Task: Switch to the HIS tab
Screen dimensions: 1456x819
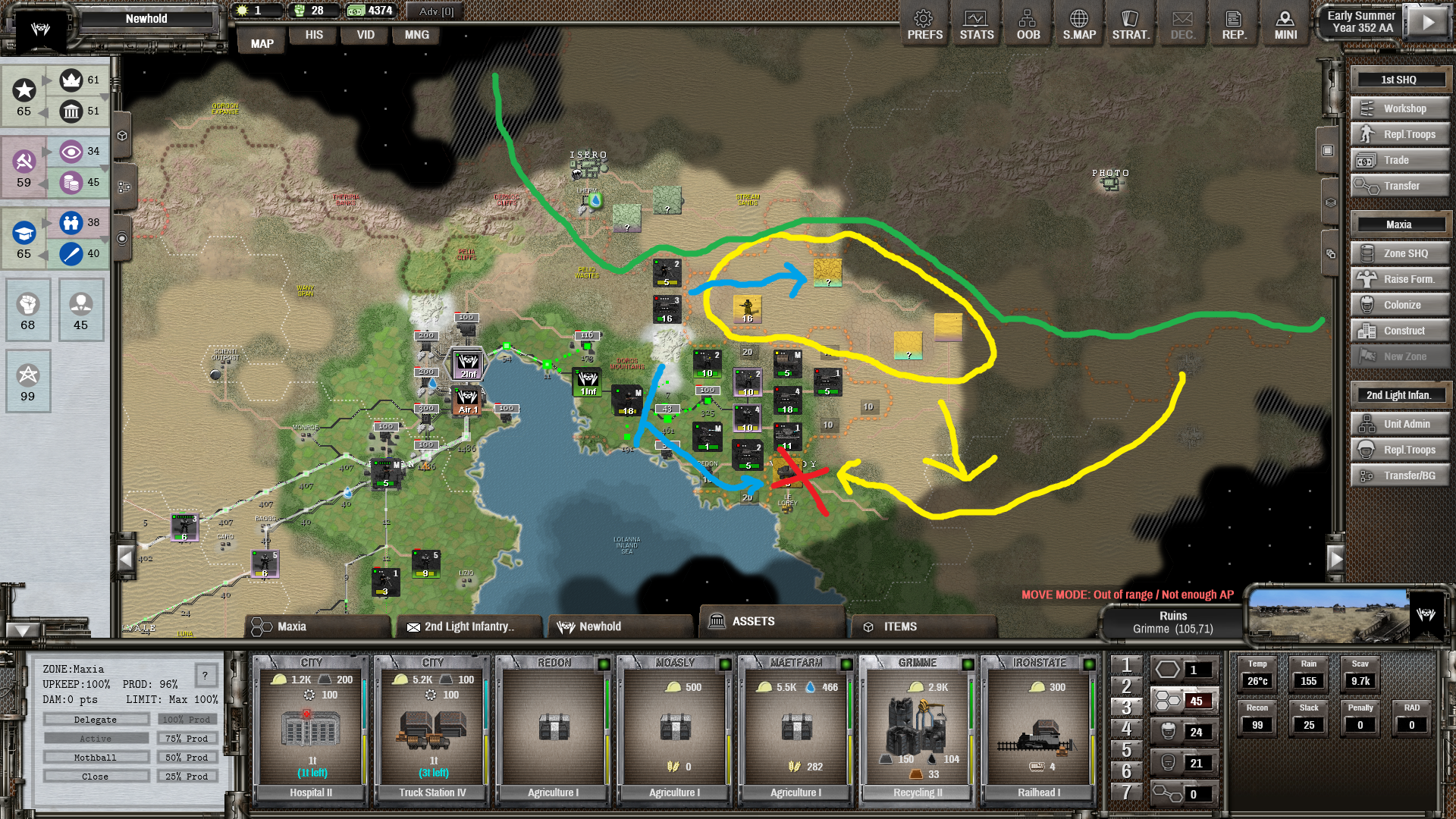Action: click(314, 35)
